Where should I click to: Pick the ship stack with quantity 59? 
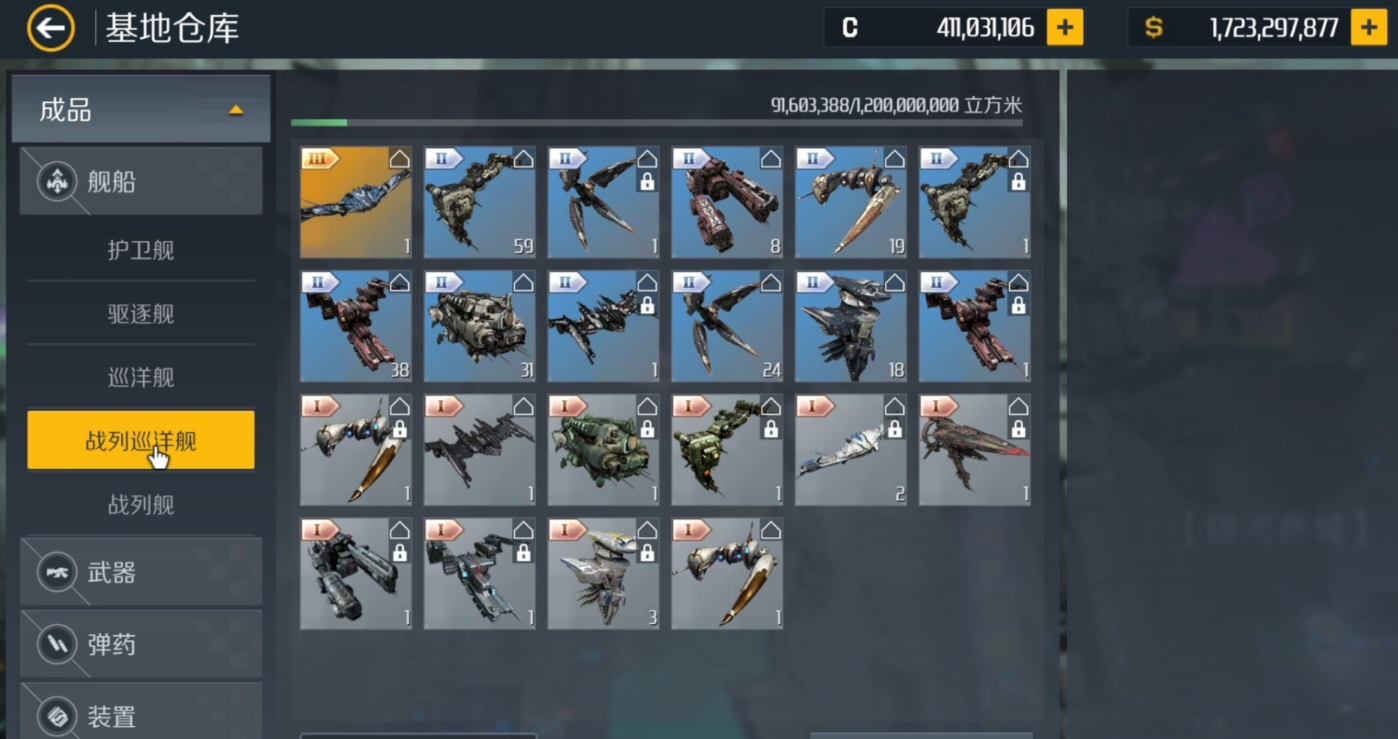pos(480,203)
